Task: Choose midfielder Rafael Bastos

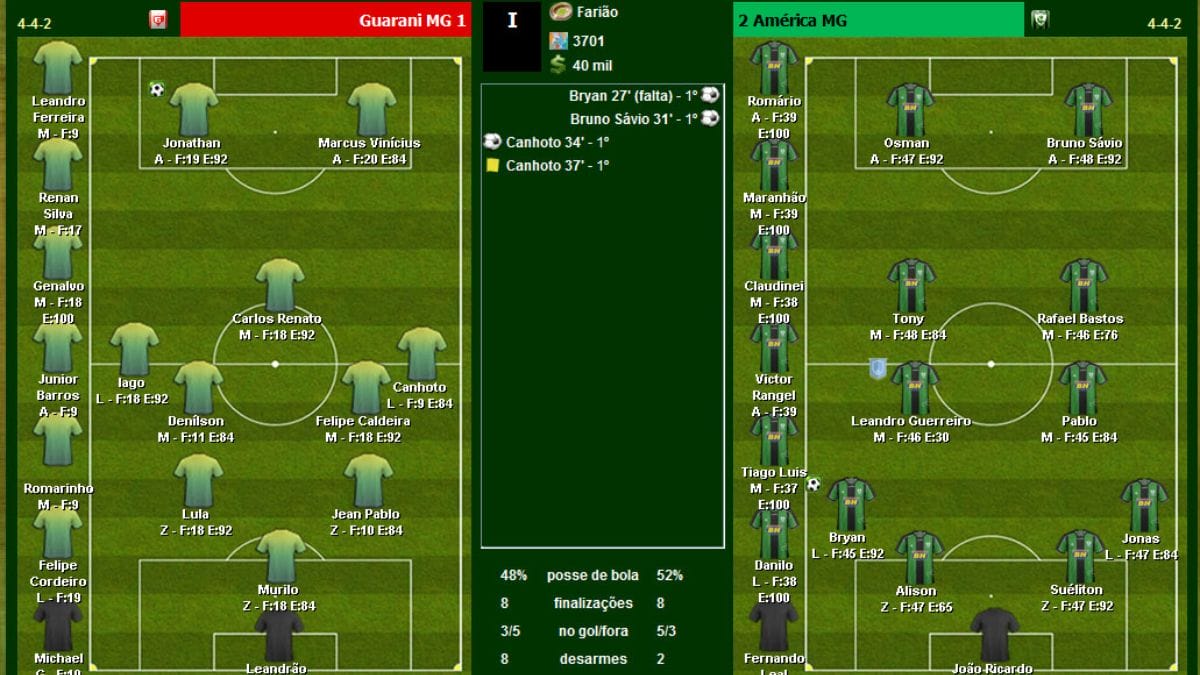Action: tap(1082, 285)
